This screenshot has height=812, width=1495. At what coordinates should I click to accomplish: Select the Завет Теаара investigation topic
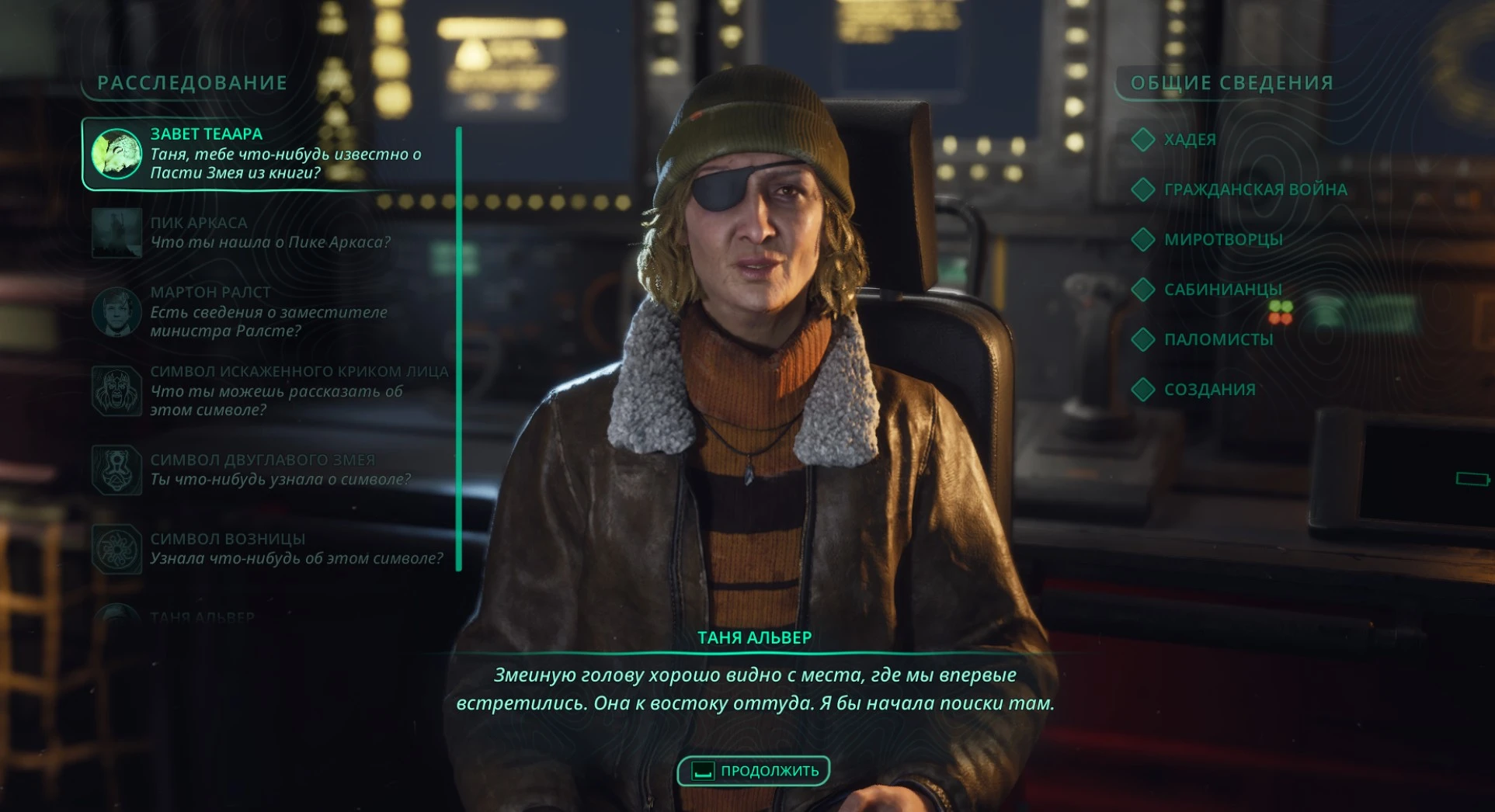coord(264,154)
